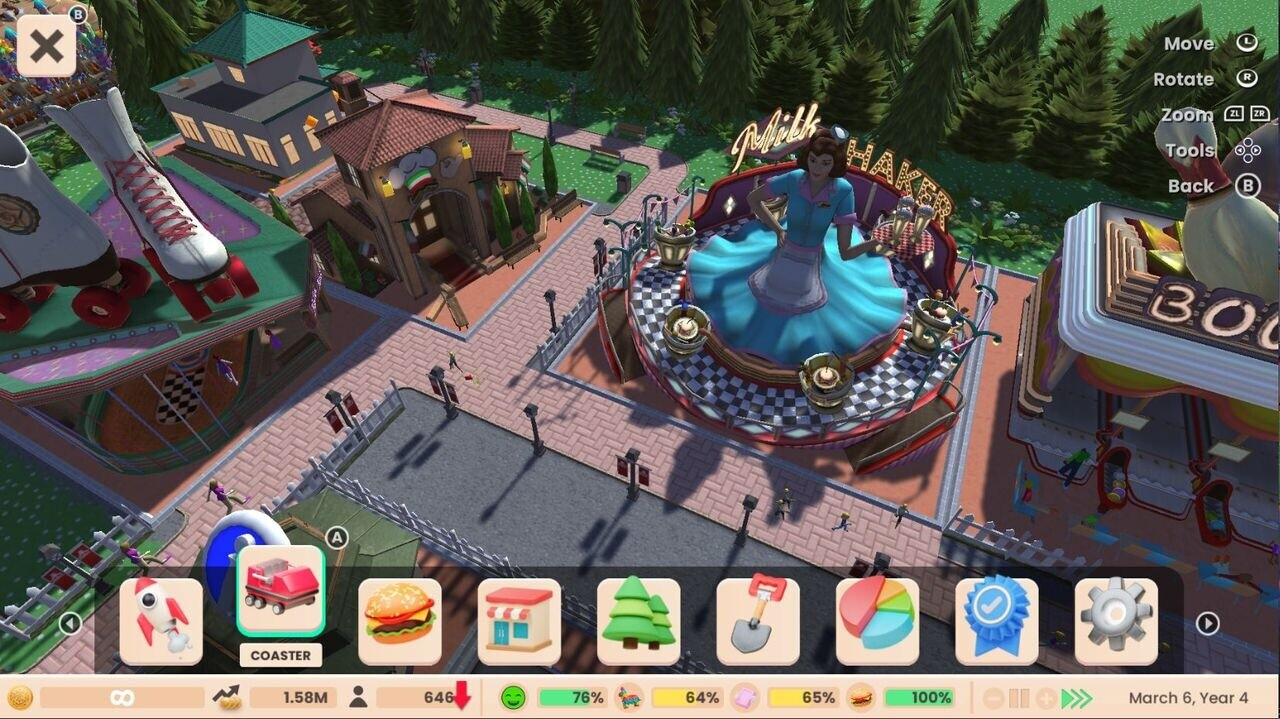This screenshot has height=719, width=1280.
Task: Open the burger food stalls category
Action: (400, 621)
